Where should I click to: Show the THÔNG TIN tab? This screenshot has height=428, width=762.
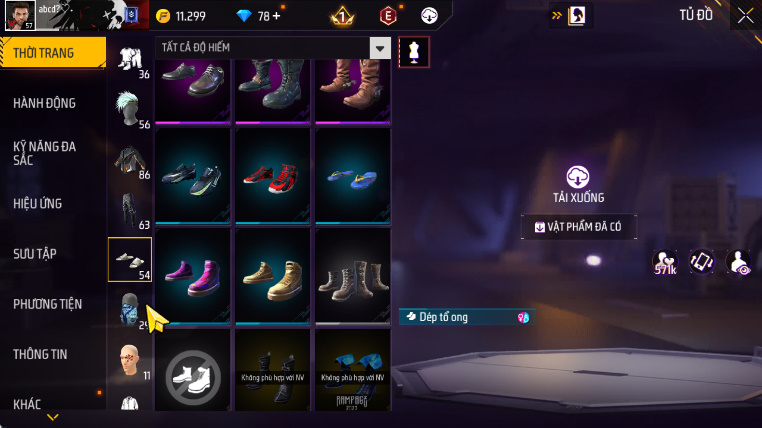pos(40,354)
